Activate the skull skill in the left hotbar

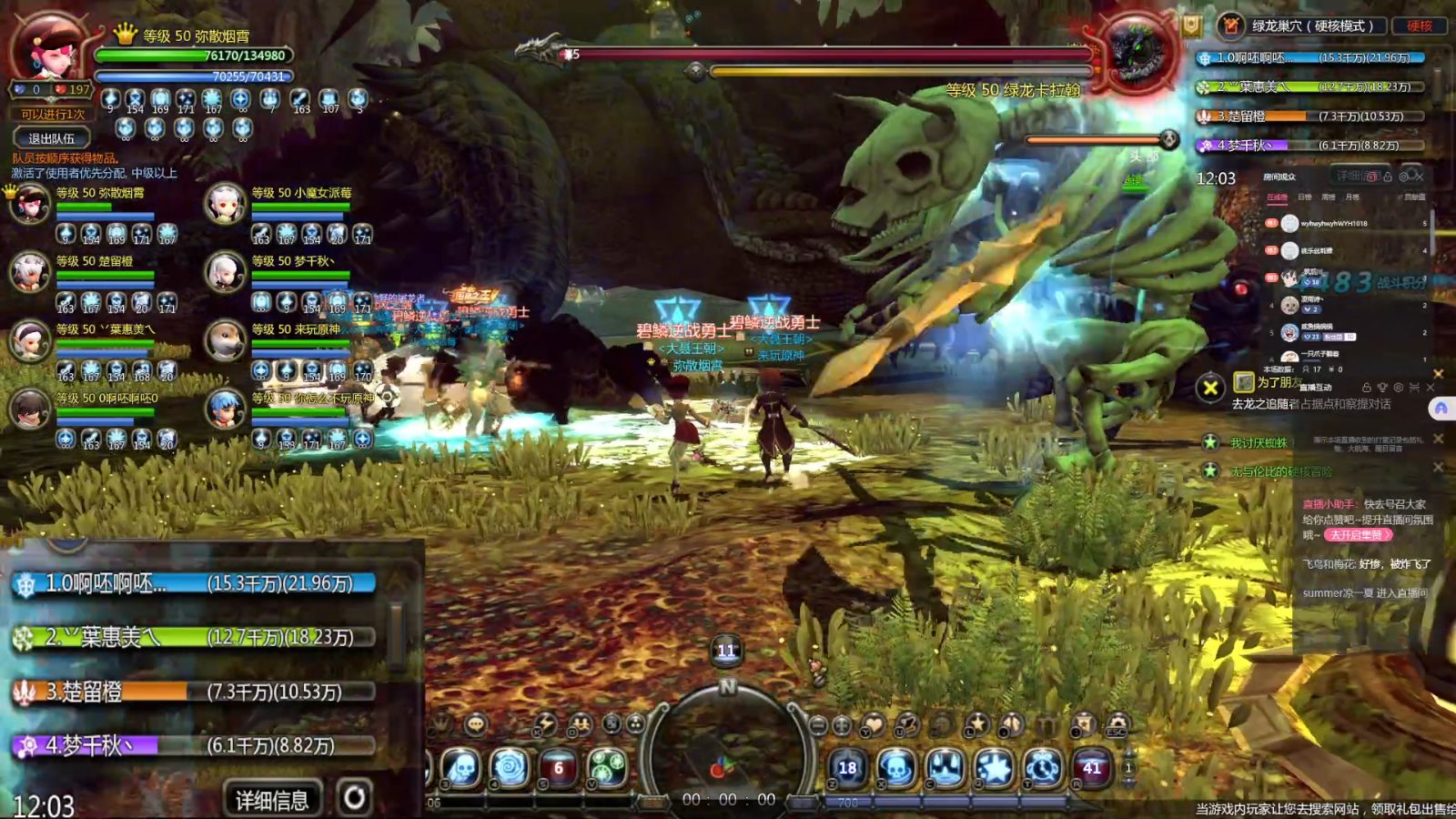pyautogui.click(x=461, y=768)
